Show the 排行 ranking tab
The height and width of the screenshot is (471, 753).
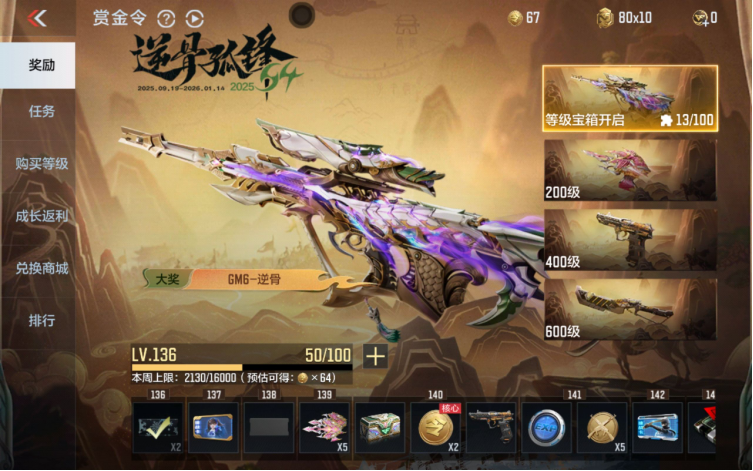pyautogui.click(x=41, y=321)
